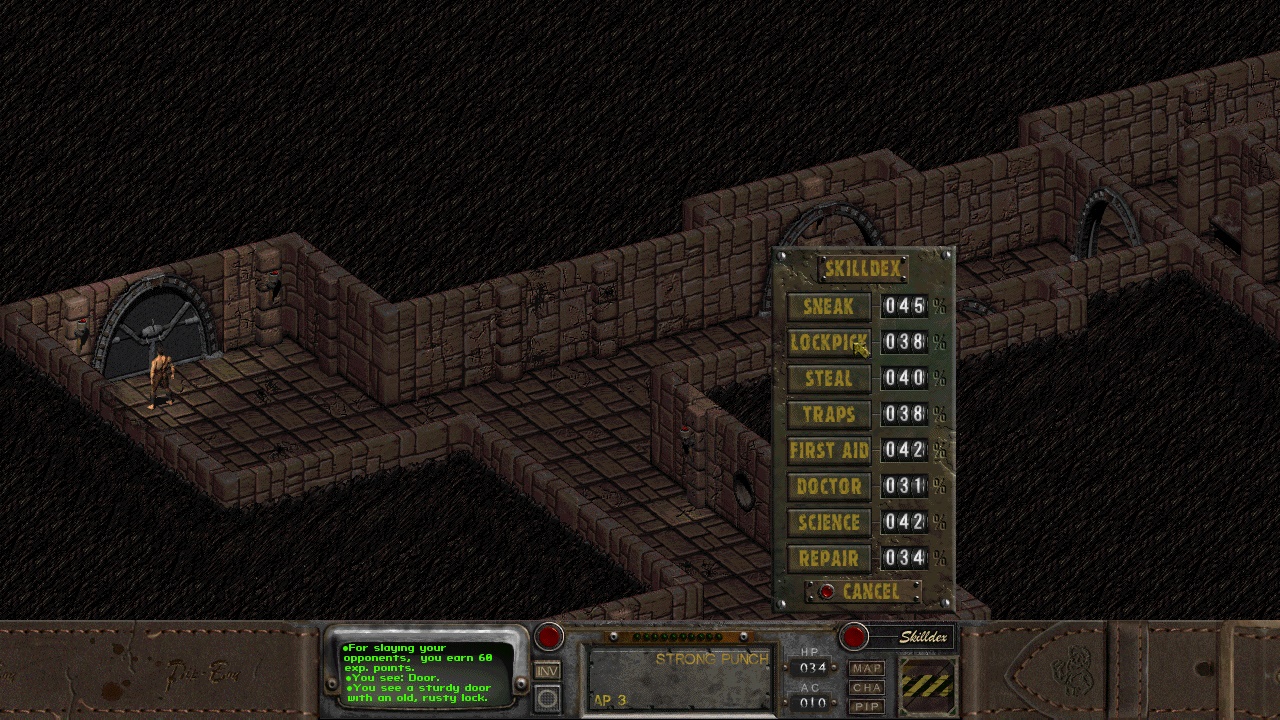The height and width of the screenshot is (720, 1280).
Task: Click the red switch-hands button above INV
Action: (x=549, y=637)
